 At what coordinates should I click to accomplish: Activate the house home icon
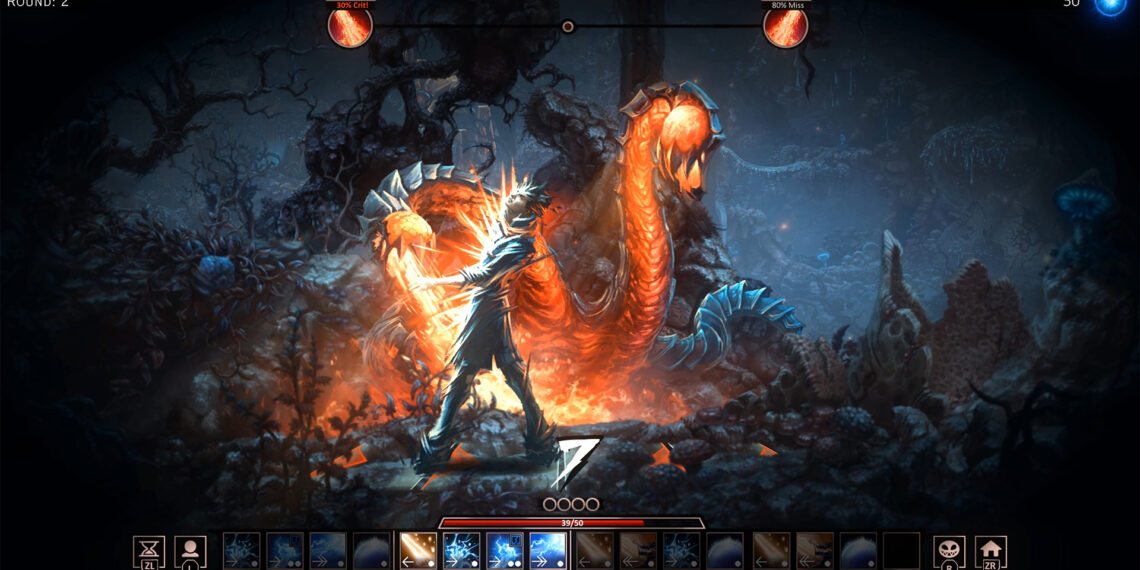pos(990,550)
